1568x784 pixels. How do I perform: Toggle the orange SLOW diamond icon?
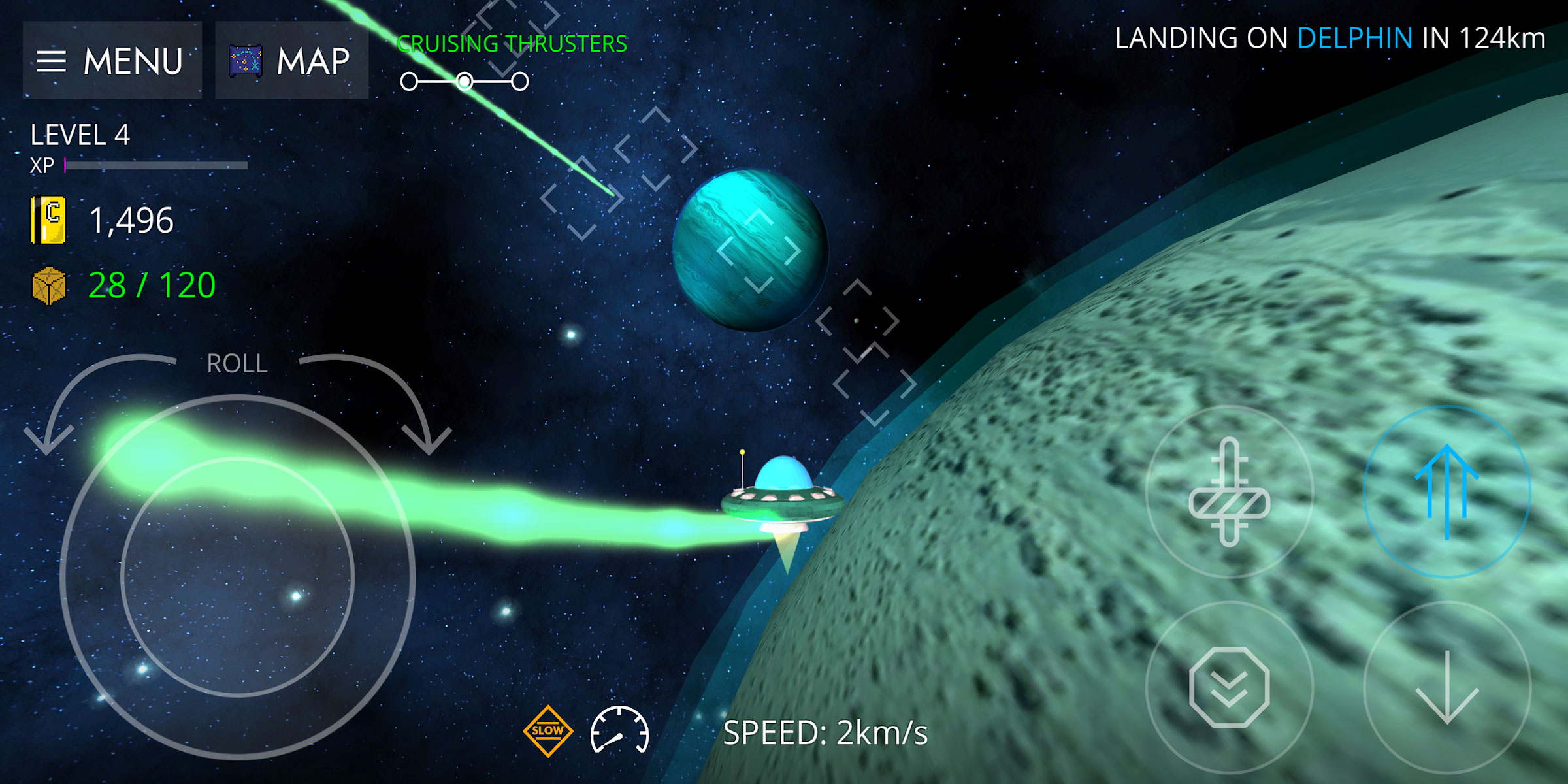pos(547,731)
